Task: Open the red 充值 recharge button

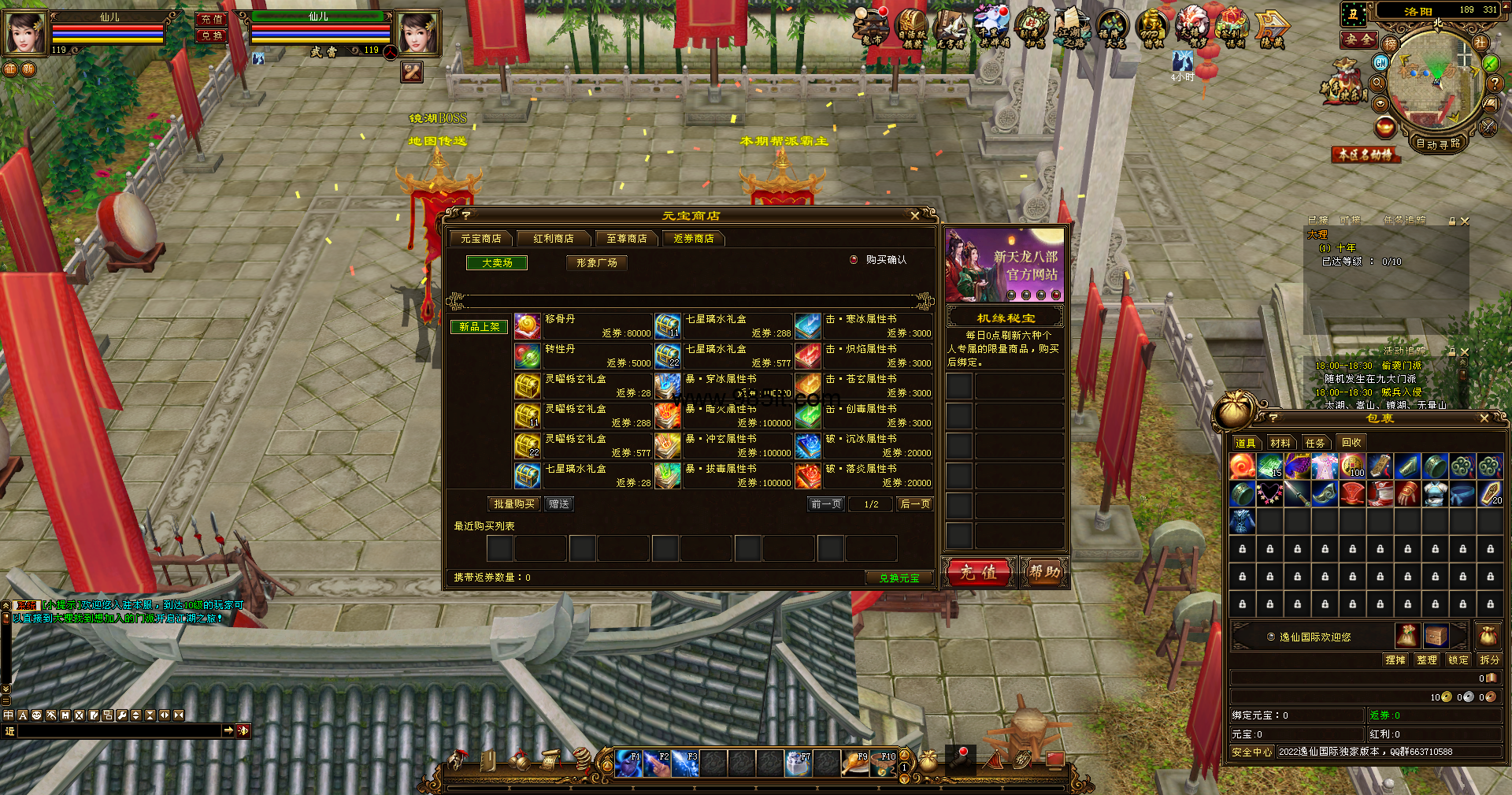Action: click(x=978, y=573)
